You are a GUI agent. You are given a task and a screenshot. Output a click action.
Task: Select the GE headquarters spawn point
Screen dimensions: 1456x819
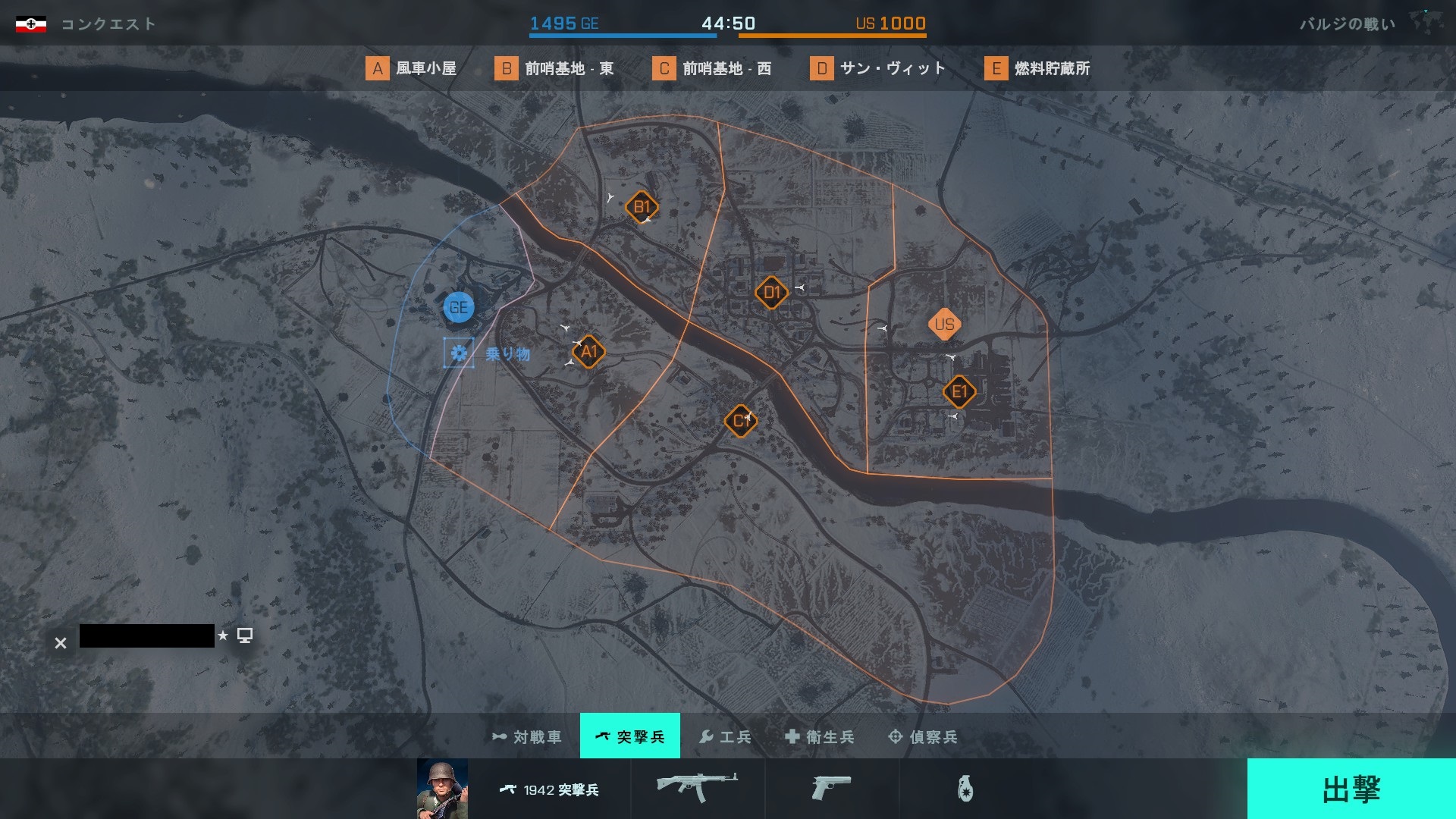pyautogui.click(x=459, y=308)
